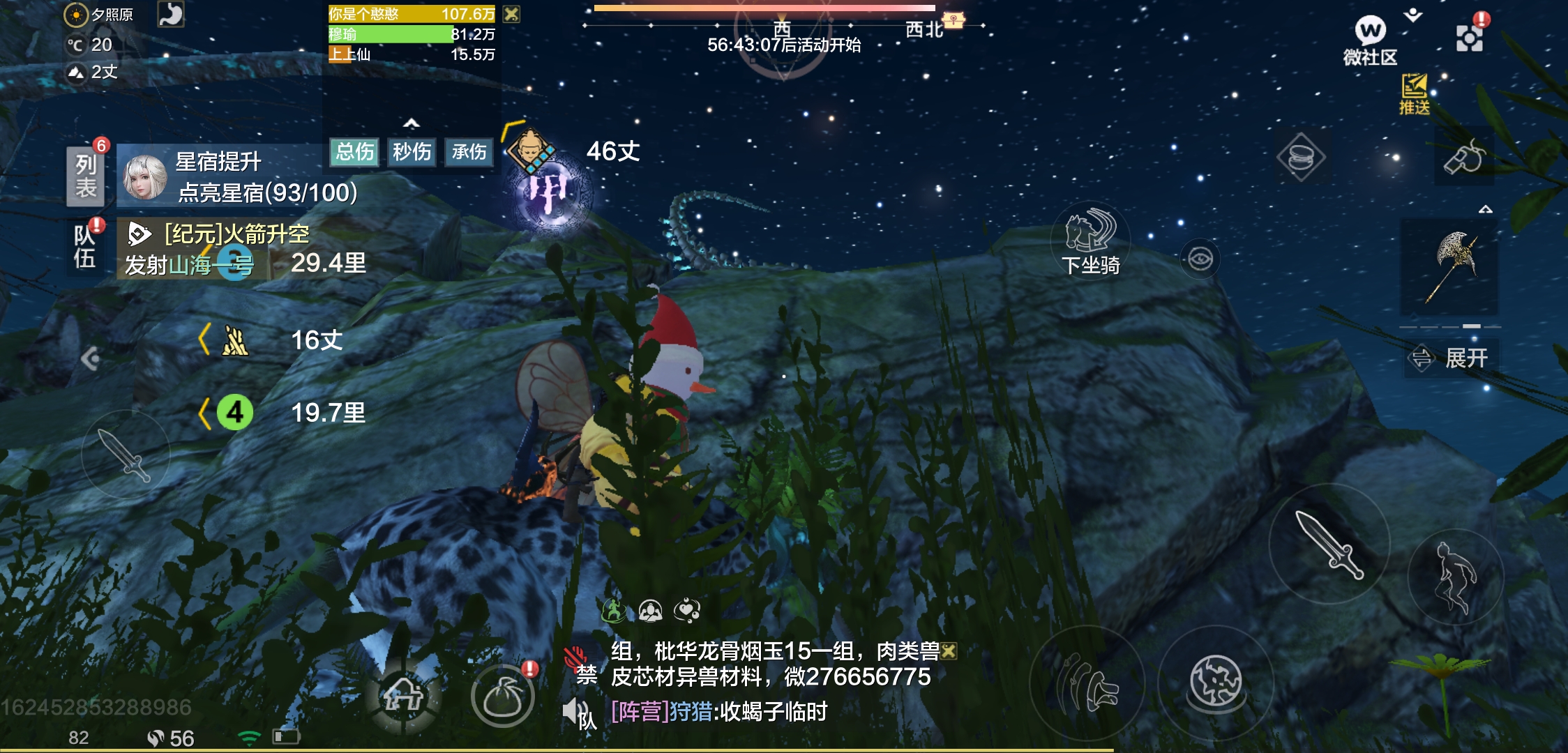Open the bag inventory icon
Viewport: 1568px width, 753px height.
[x=502, y=696]
